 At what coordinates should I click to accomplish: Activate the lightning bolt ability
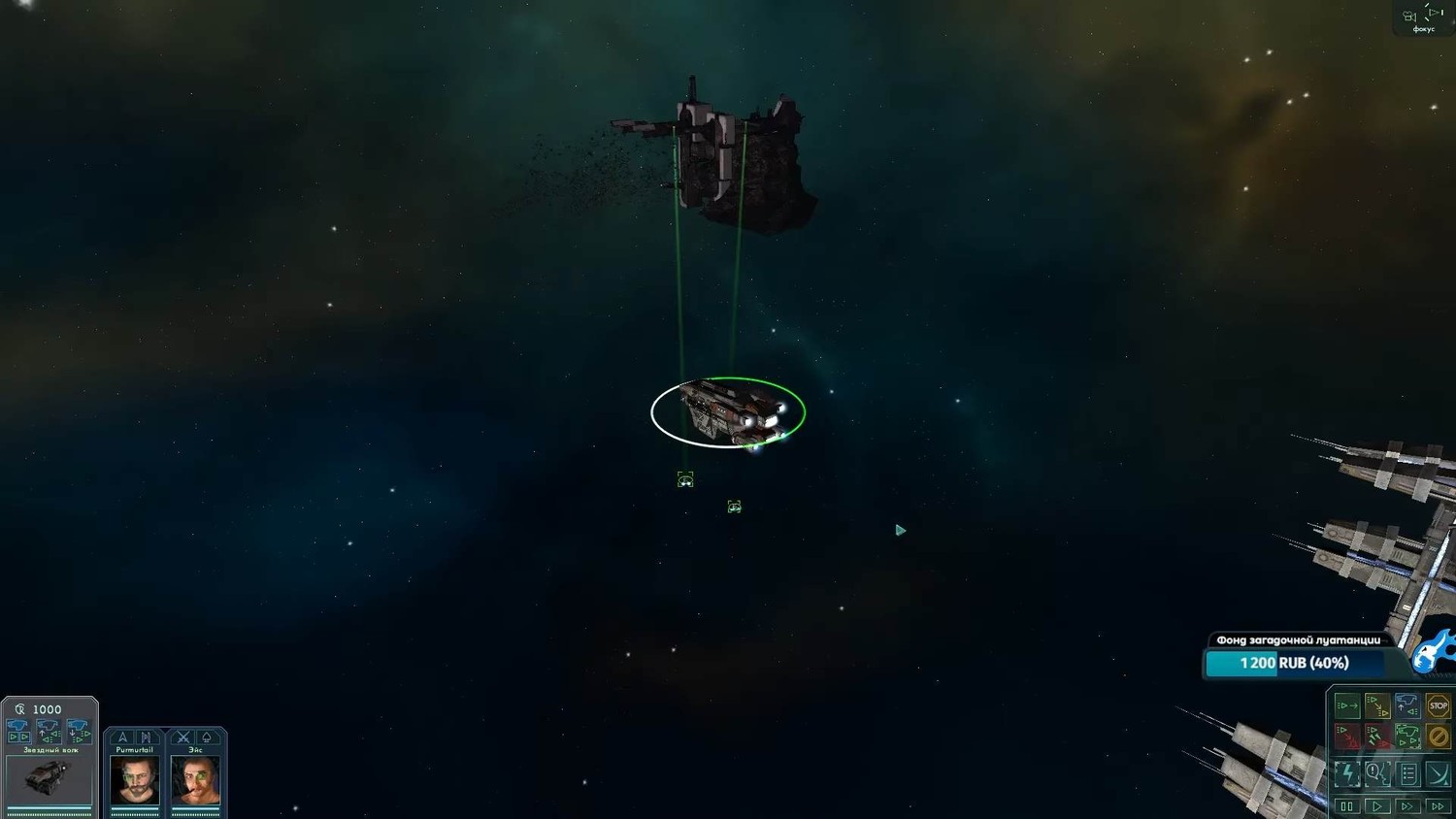pos(1346,773)
